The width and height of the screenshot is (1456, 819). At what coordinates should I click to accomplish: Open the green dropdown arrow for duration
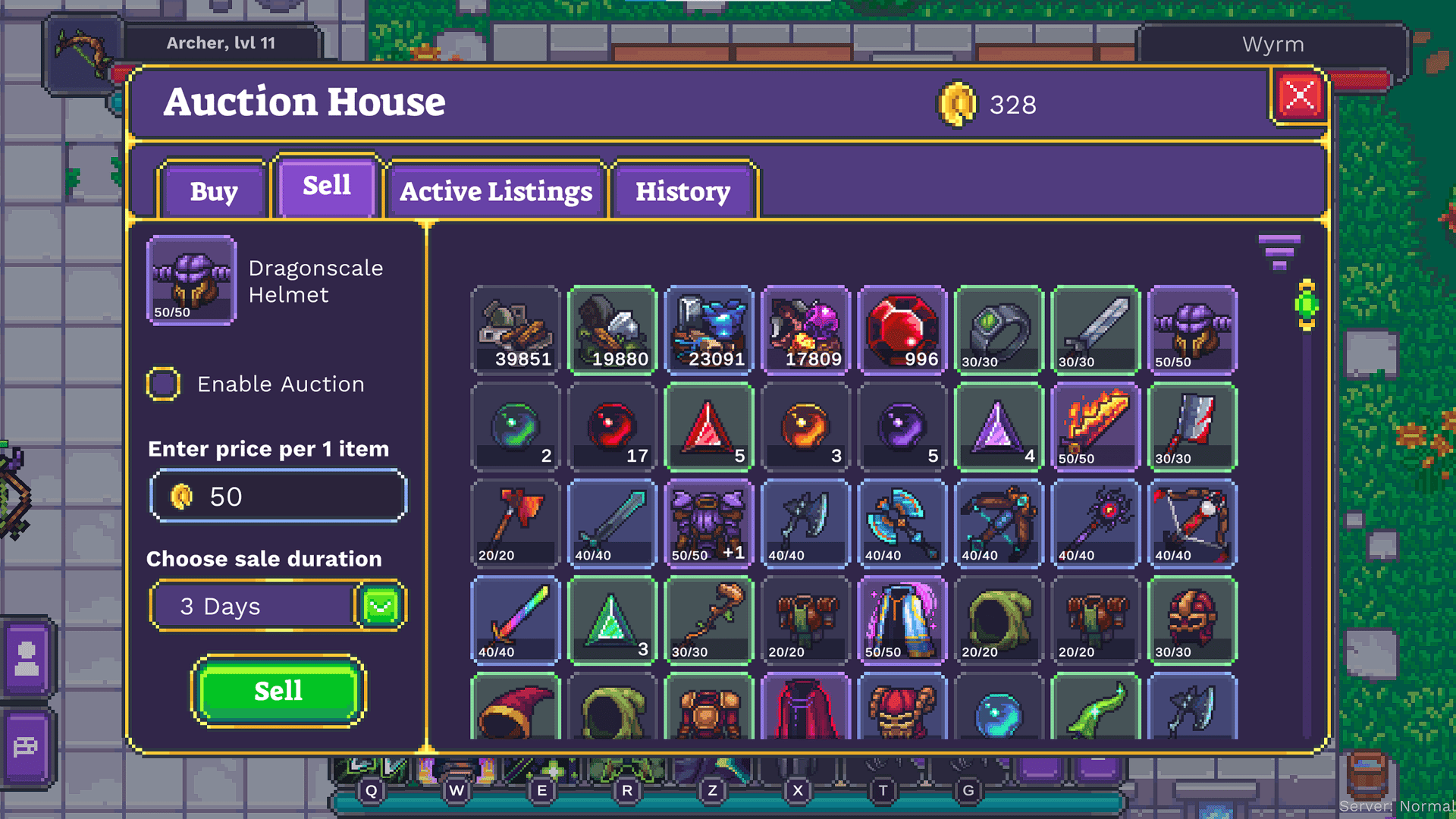378,605
